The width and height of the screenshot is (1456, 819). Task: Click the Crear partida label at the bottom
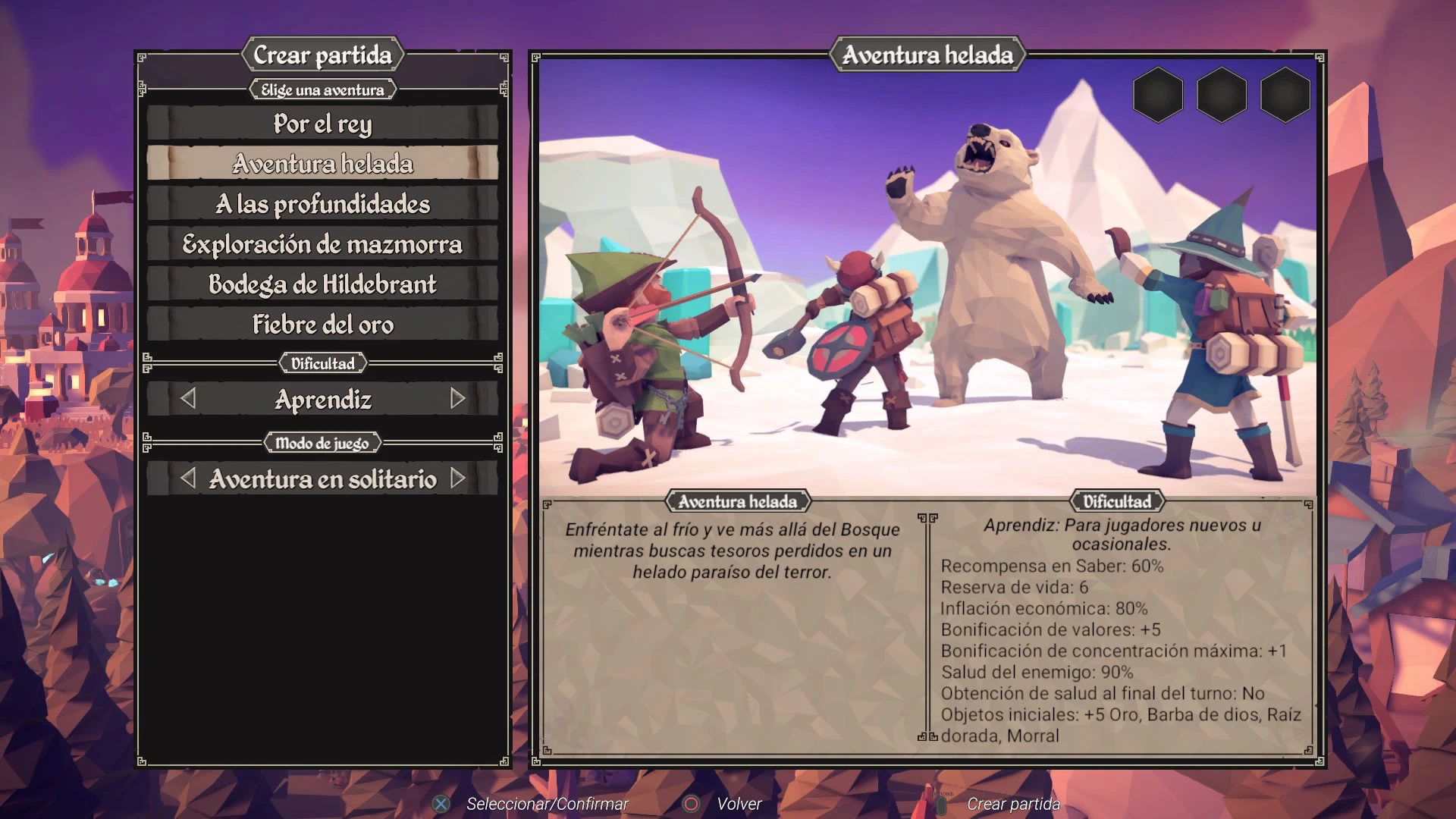(1012, 804)
